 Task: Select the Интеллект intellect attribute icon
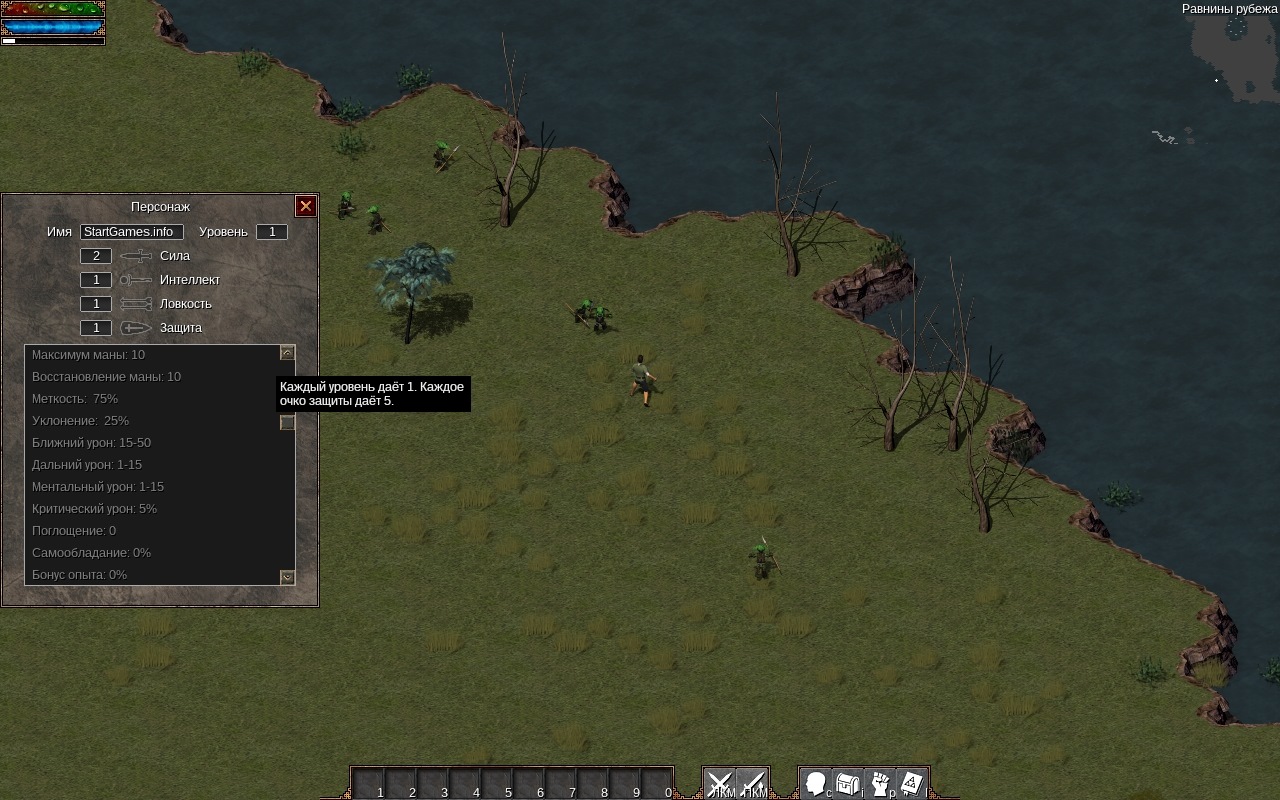(136, 280)
